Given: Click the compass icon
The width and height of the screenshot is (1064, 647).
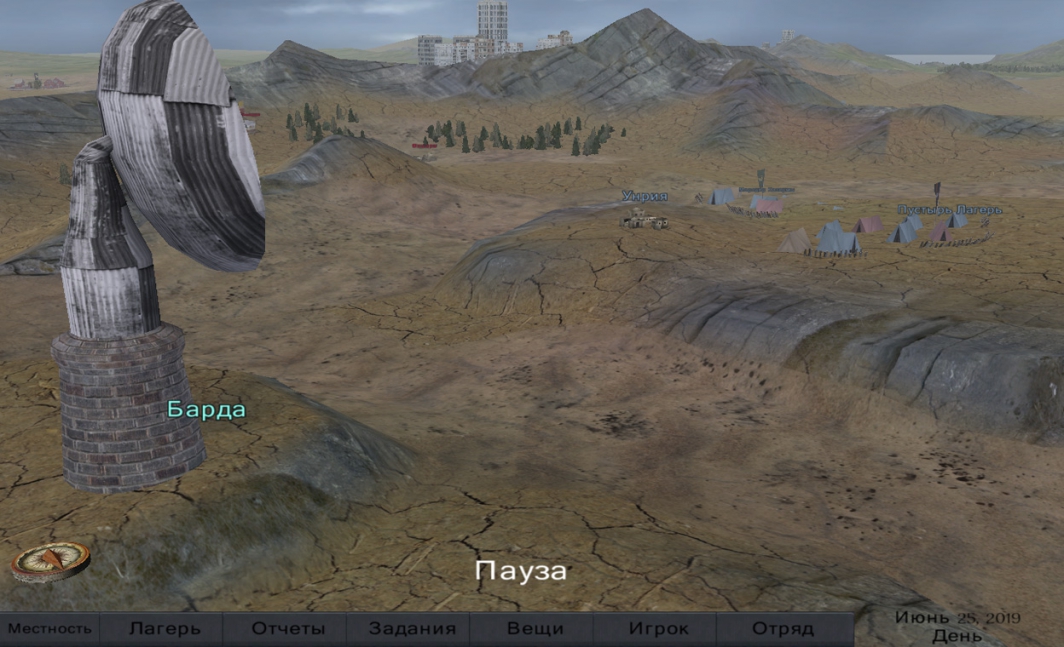Looking at the screenshot, I should pos(50,560).
